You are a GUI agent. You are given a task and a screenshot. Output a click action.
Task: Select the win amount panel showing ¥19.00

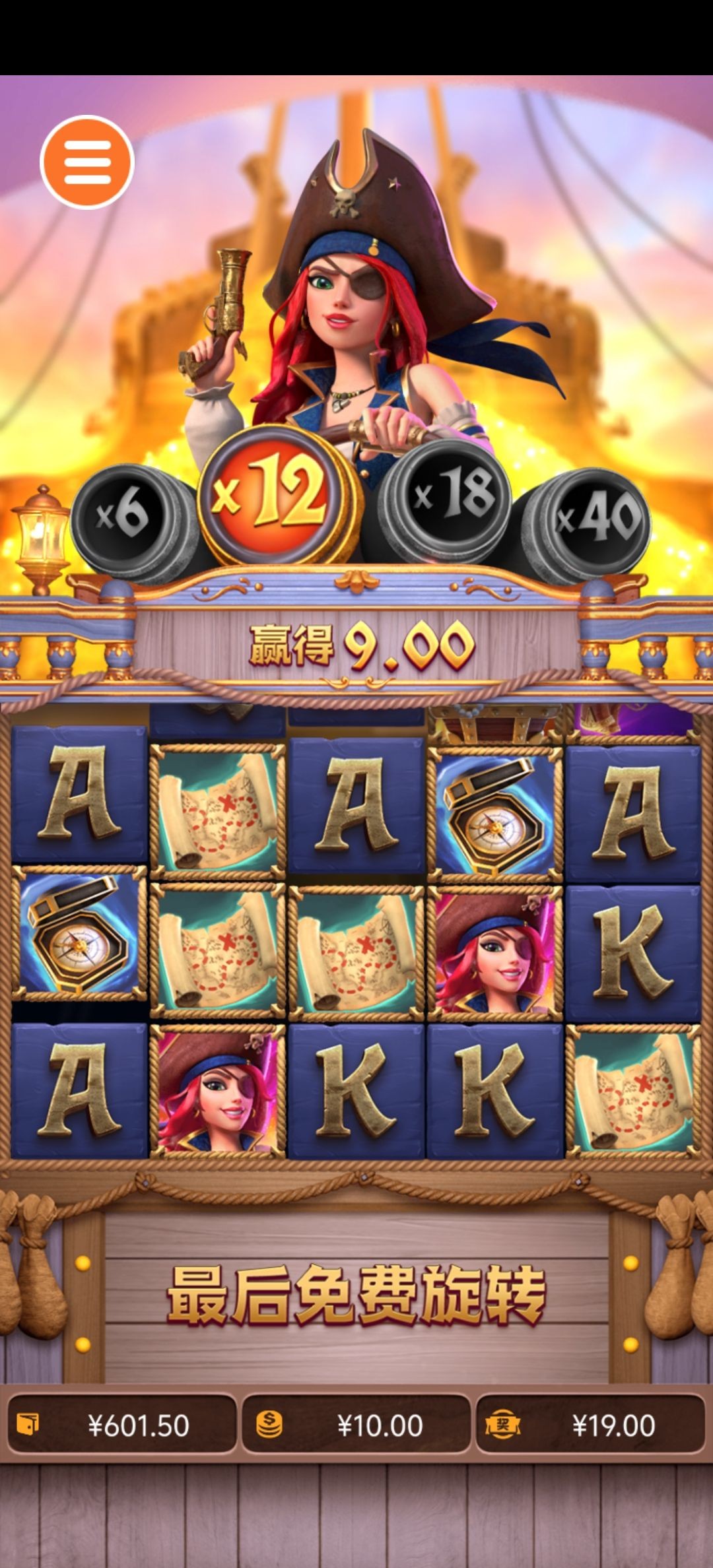click(x=590, y=1425)
